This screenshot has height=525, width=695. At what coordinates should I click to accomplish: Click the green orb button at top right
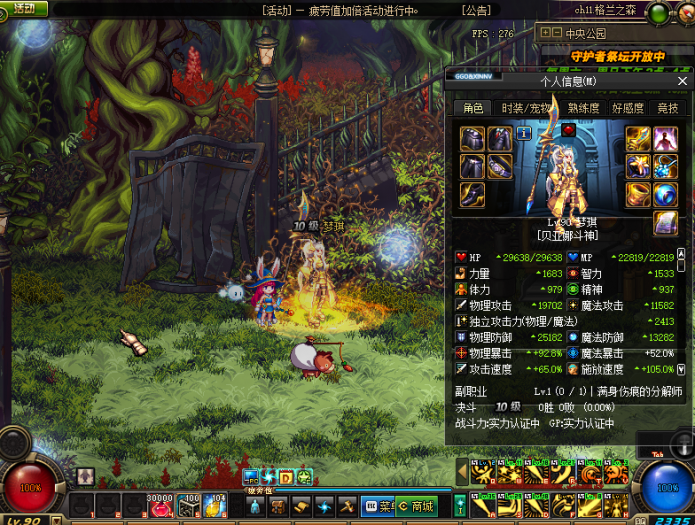coord(657,13)
